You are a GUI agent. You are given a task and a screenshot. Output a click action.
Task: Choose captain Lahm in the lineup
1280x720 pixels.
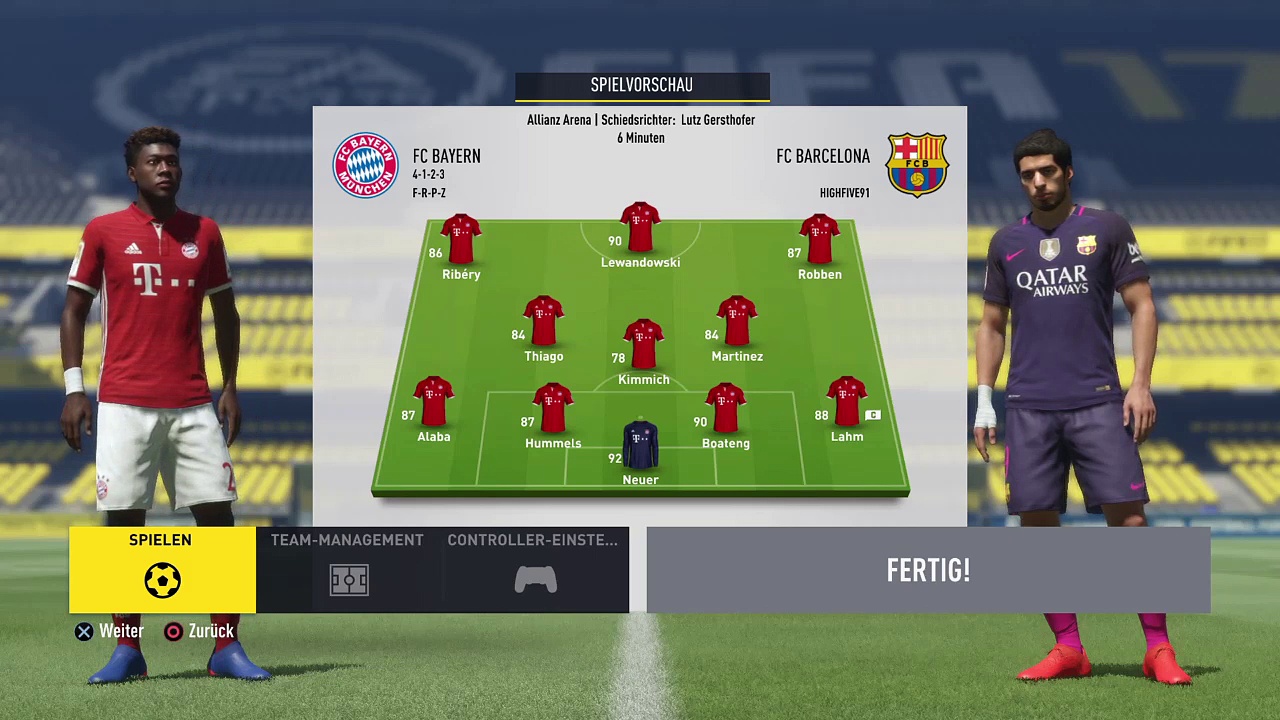[847, 403]
